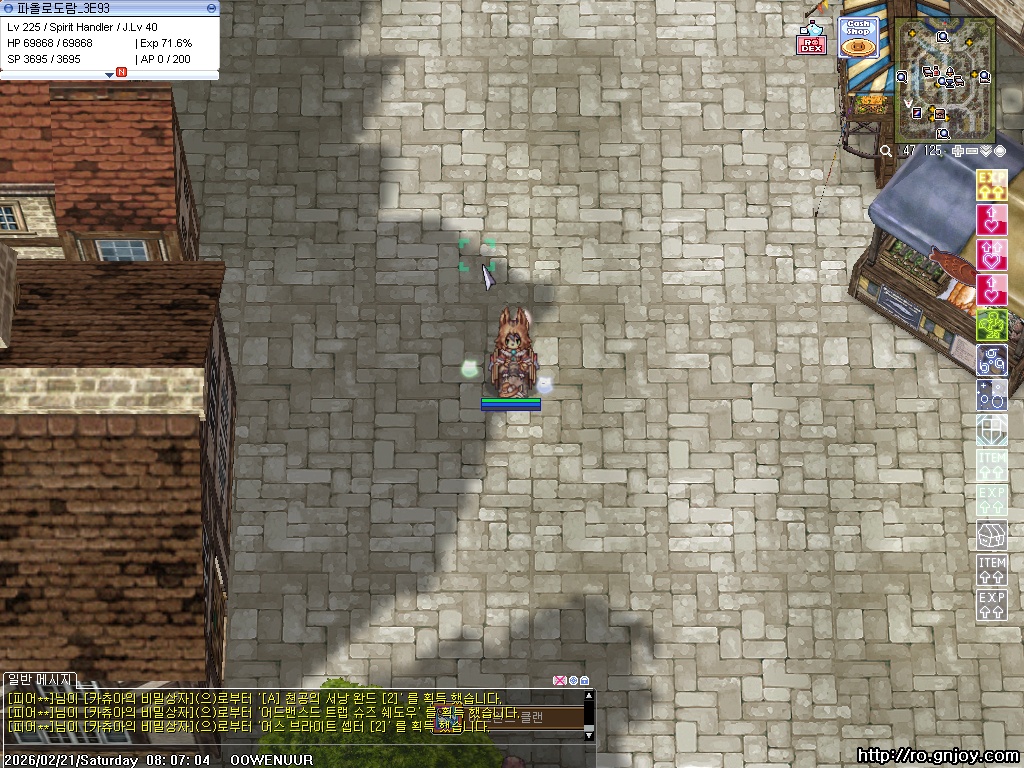Expand the status window's down arrow
Screen dimensions: 1024x768
pyautogui.click(x=110, y=74)
